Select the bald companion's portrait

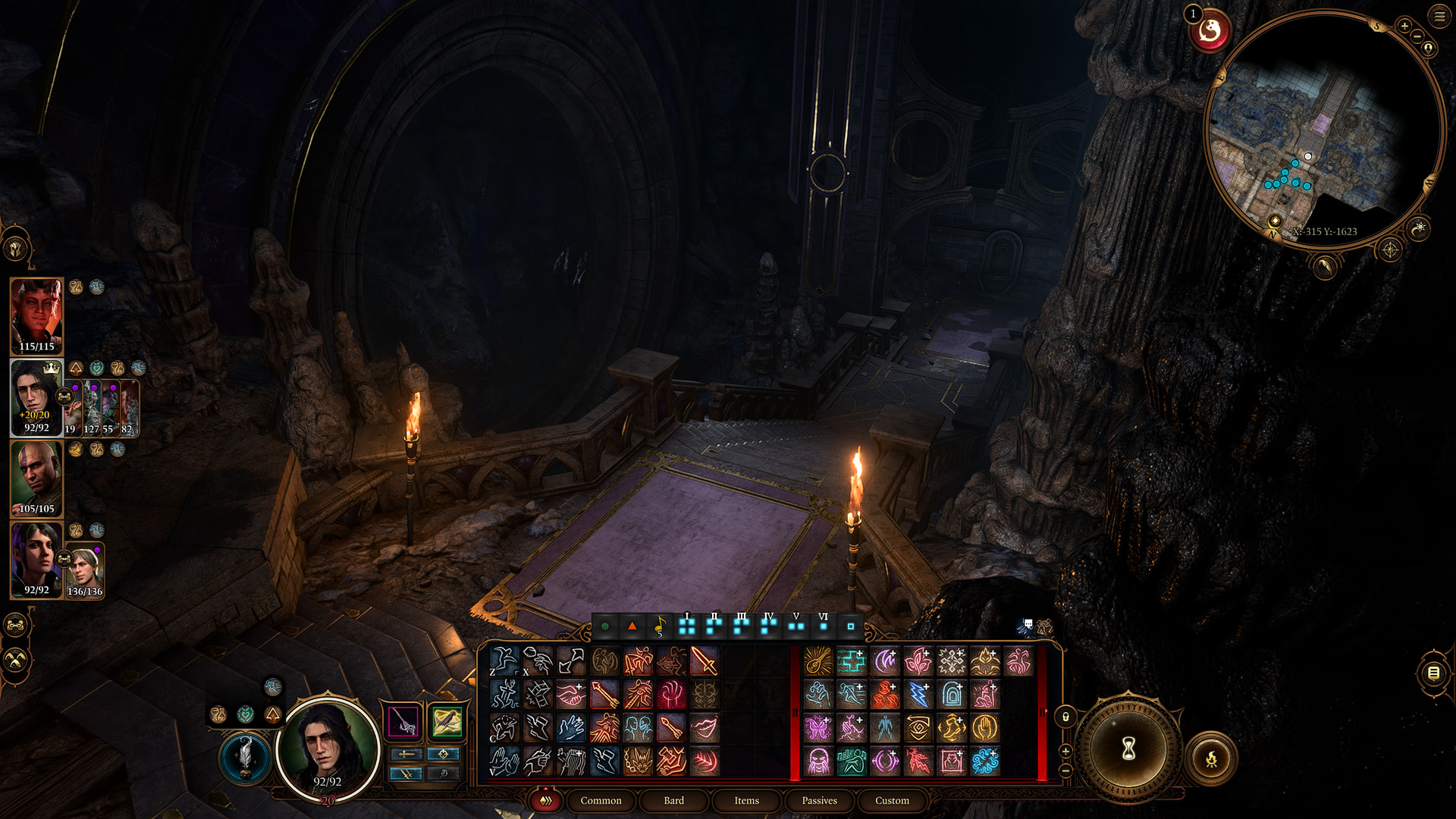click(x=36, y=478)
